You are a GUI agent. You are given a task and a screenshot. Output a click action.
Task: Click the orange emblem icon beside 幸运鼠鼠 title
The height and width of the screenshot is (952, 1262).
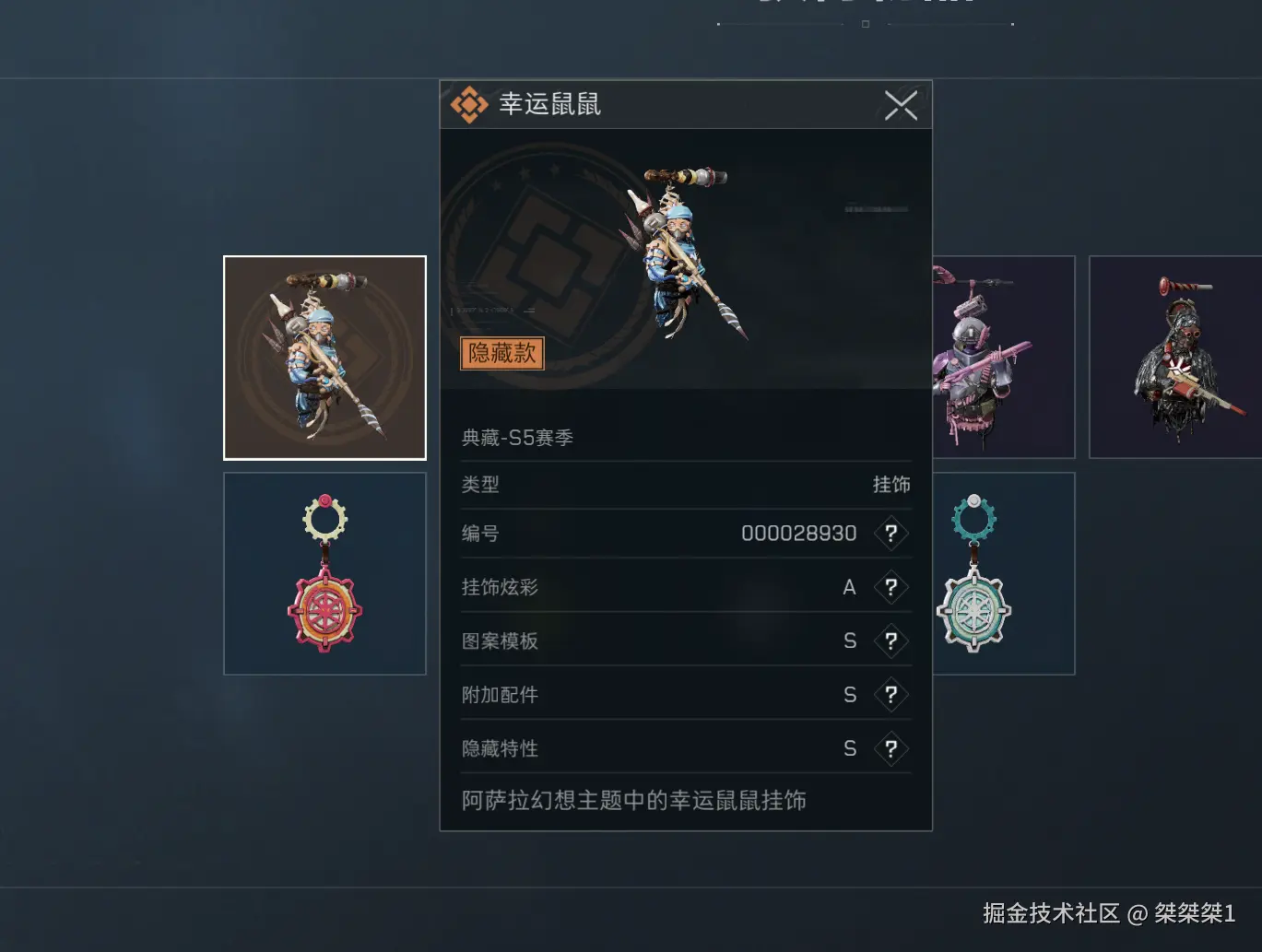pyautogui.click(x=470, y=104)
